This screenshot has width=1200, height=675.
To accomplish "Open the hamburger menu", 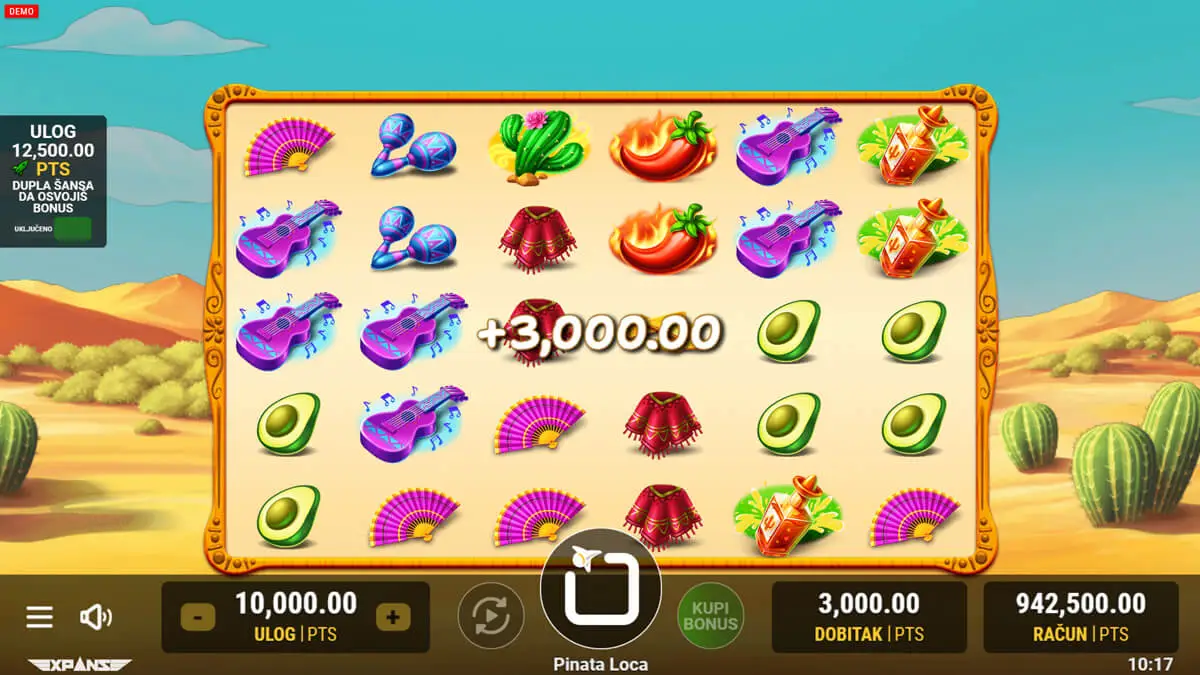I will (39, 617).
